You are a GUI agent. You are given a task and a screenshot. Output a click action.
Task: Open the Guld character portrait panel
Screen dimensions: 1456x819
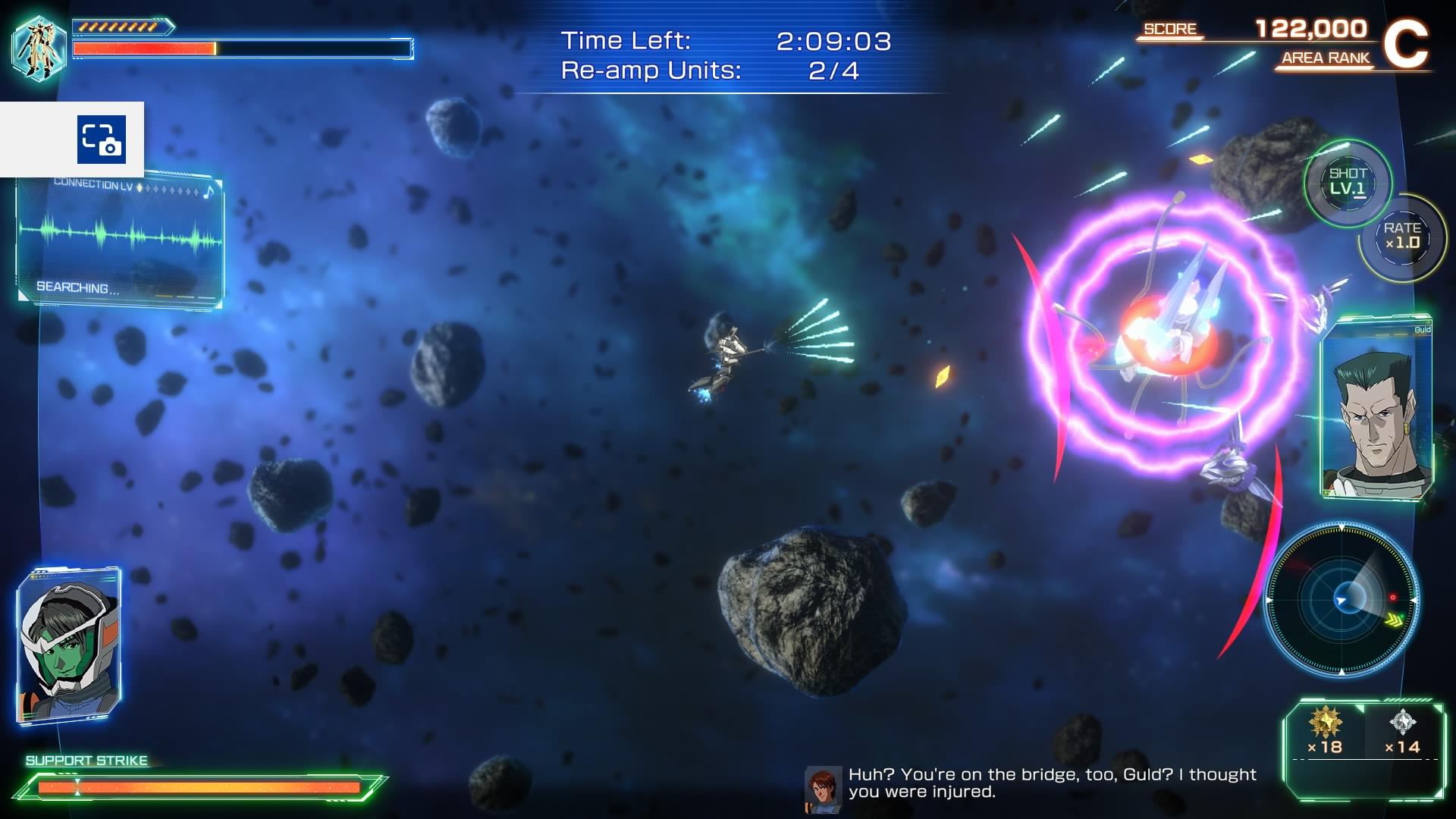click(1375, 409)
